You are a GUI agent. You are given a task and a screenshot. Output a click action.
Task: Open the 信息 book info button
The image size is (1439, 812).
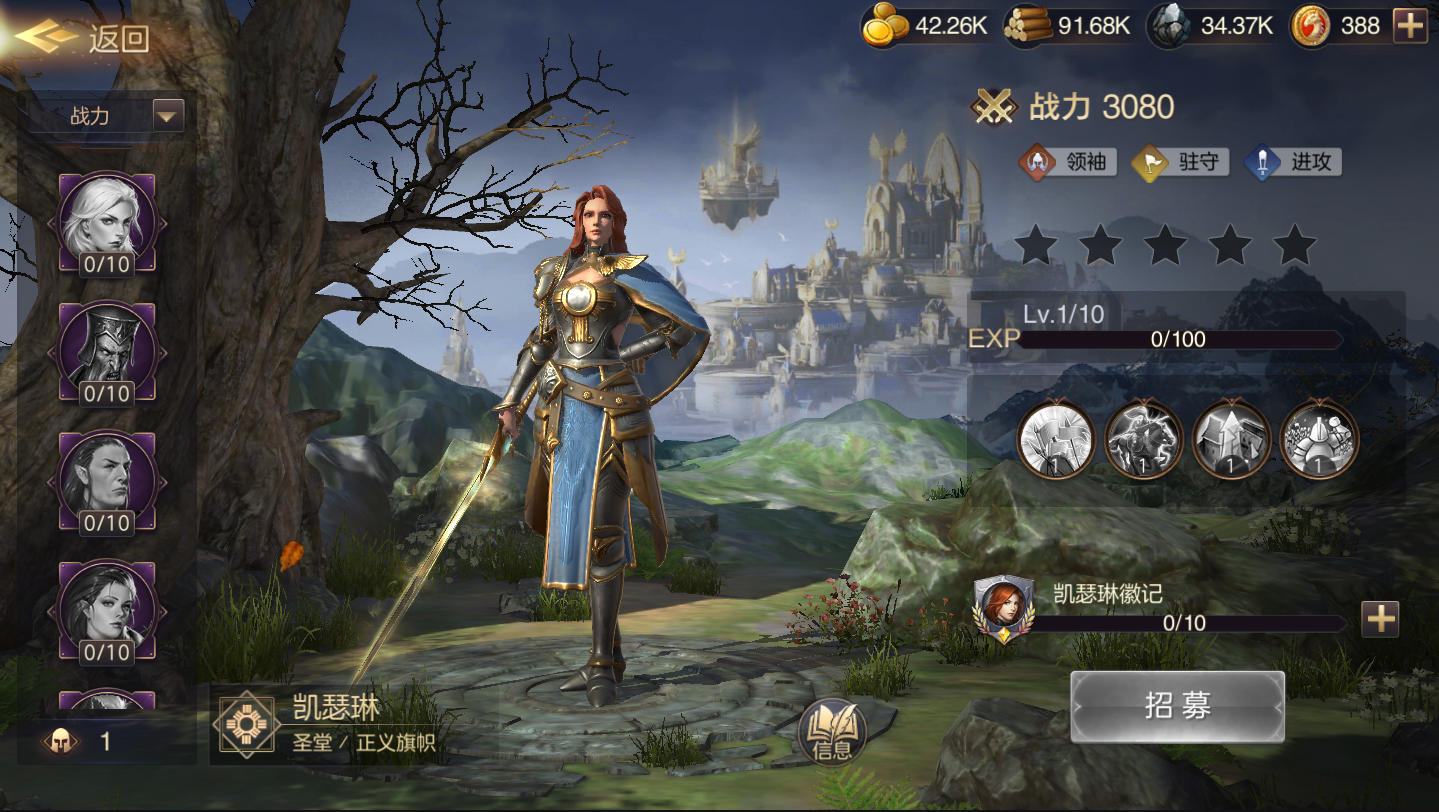832,733
